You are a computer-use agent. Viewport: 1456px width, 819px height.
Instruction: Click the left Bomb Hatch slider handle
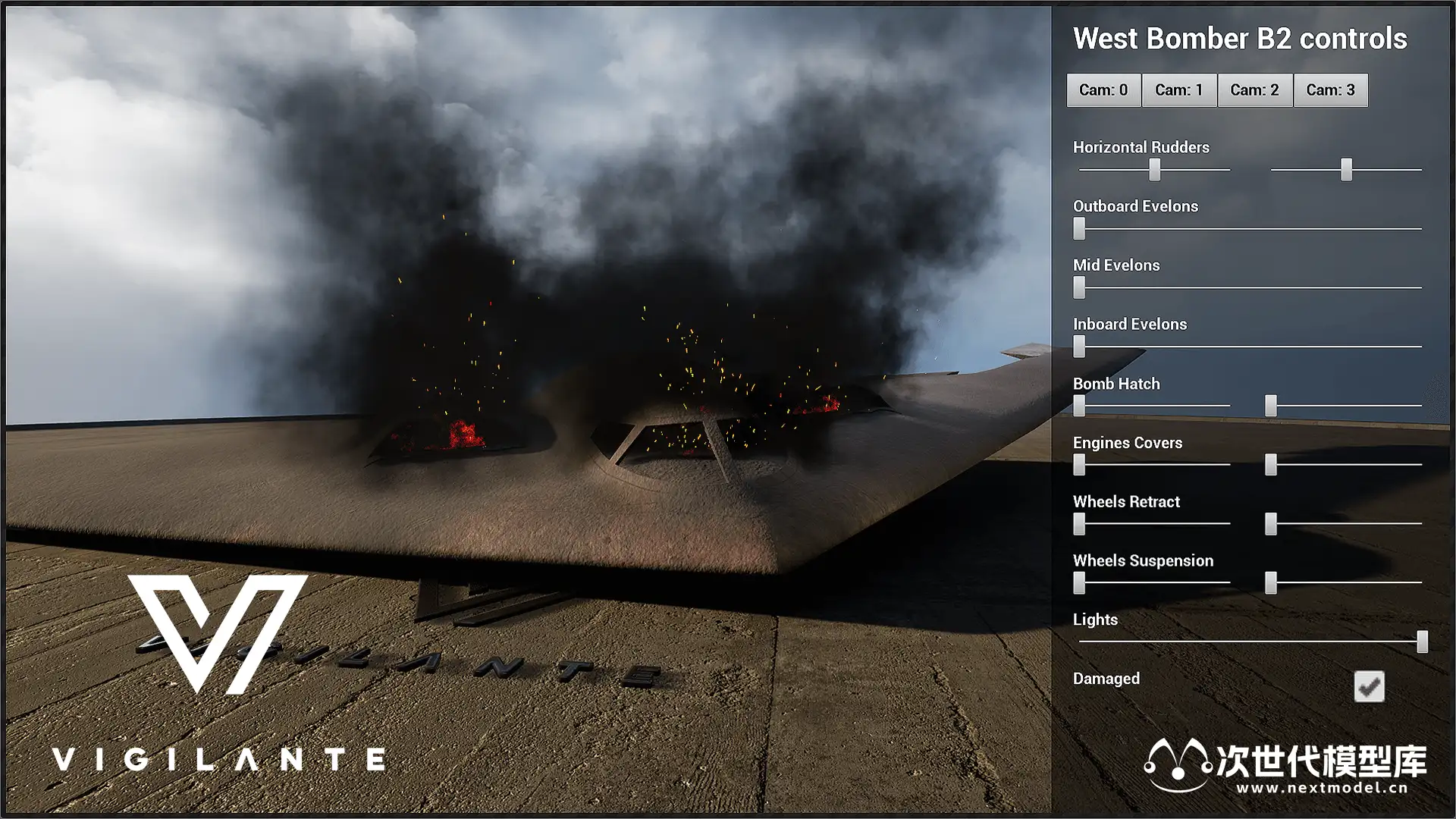pyautogui.click(x=1079, y=406)
